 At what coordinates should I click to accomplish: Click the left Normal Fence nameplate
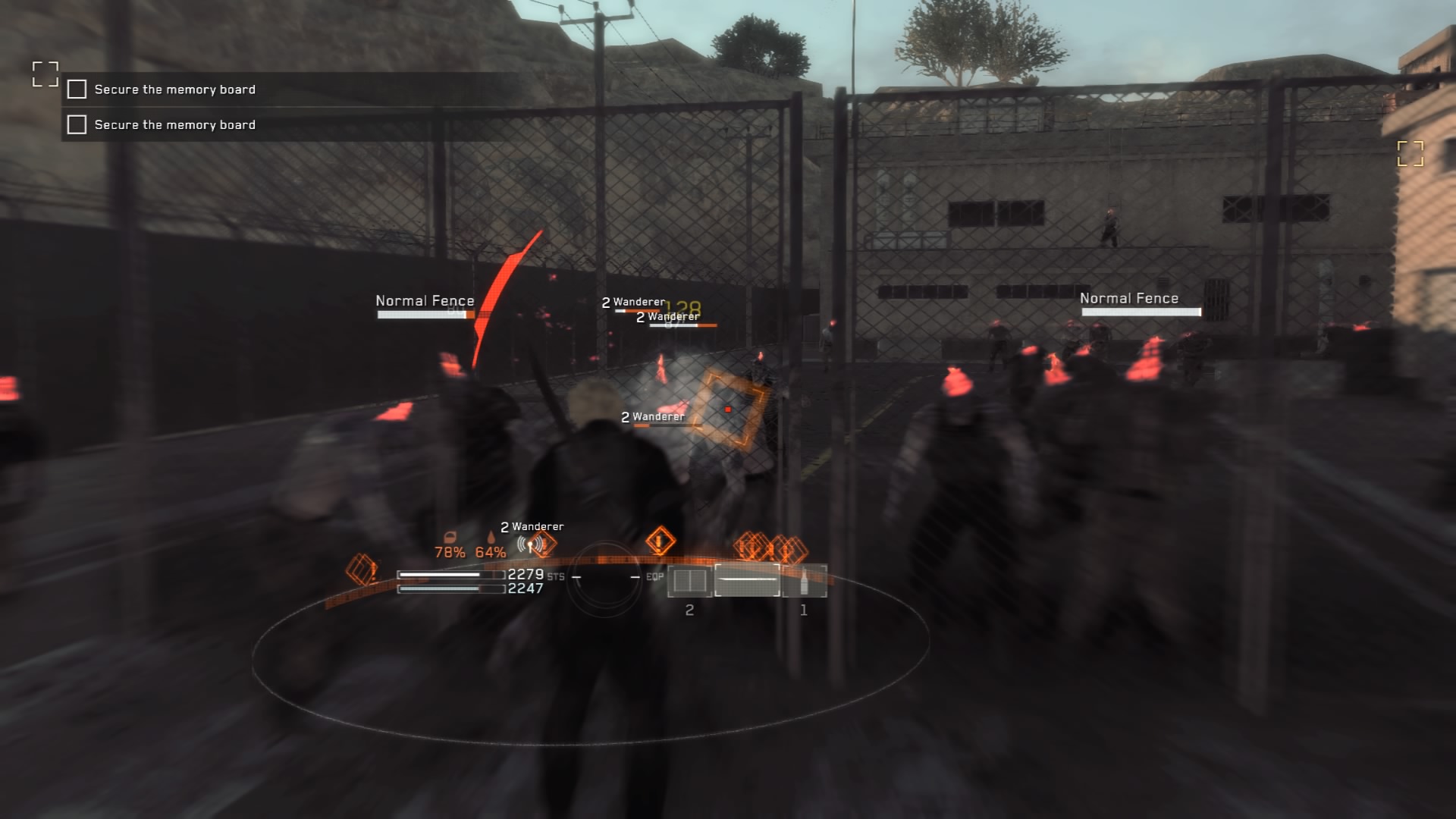(x=424, y=301)
